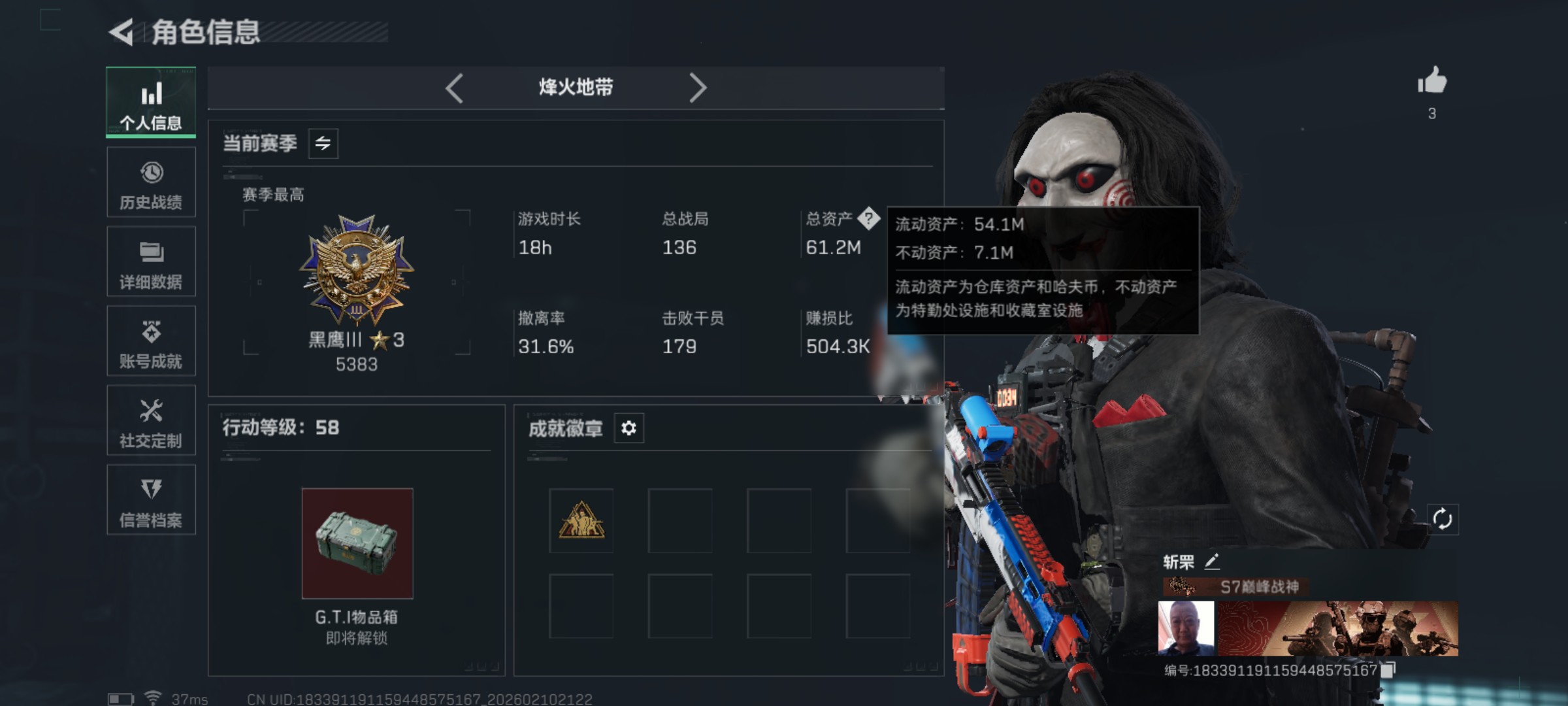The image size is (1568, 706).
Task: Select the gold triangle achievement badge
Action: [x=582, y=521]
